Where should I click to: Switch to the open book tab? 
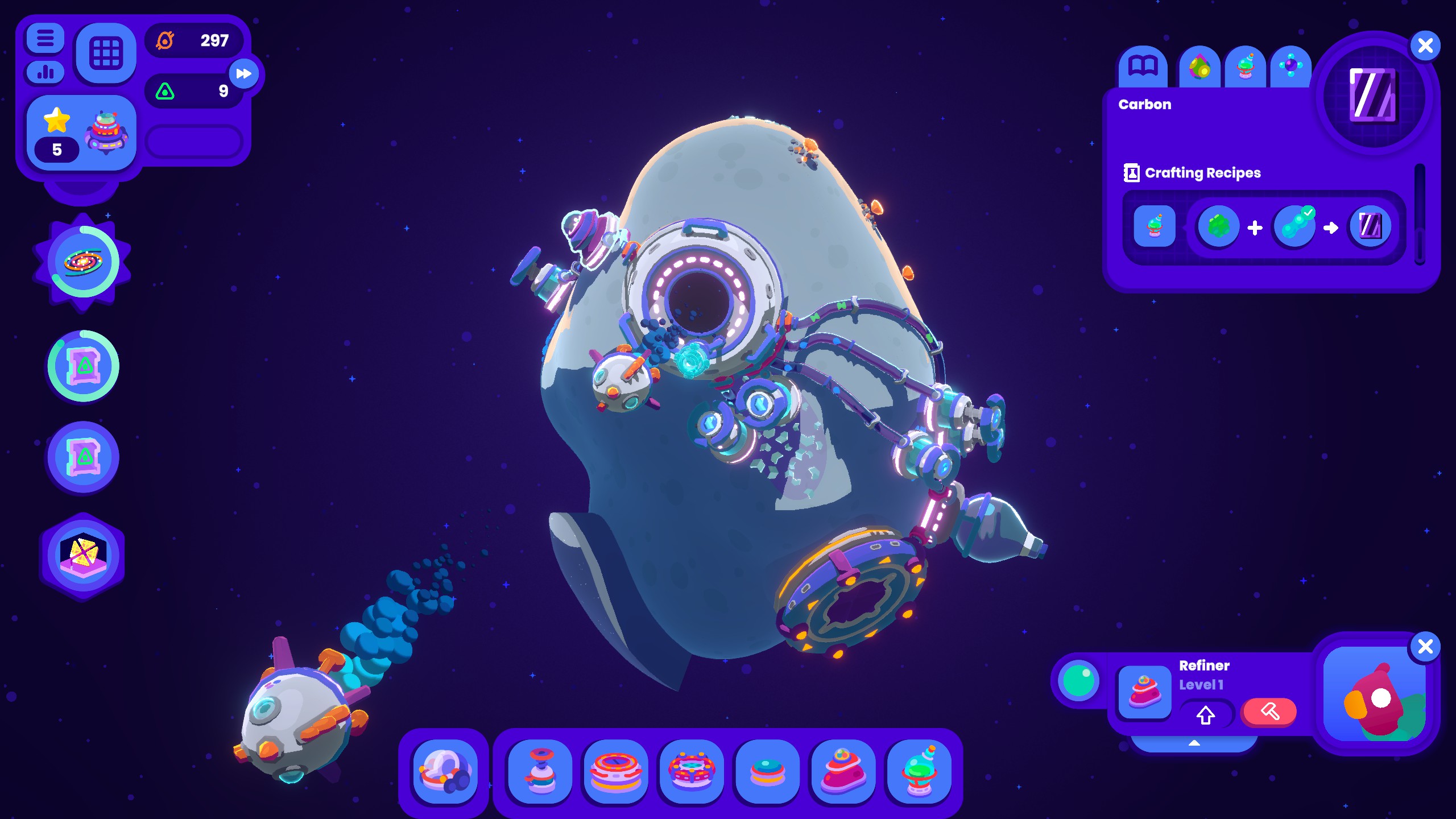(1143, 67)
